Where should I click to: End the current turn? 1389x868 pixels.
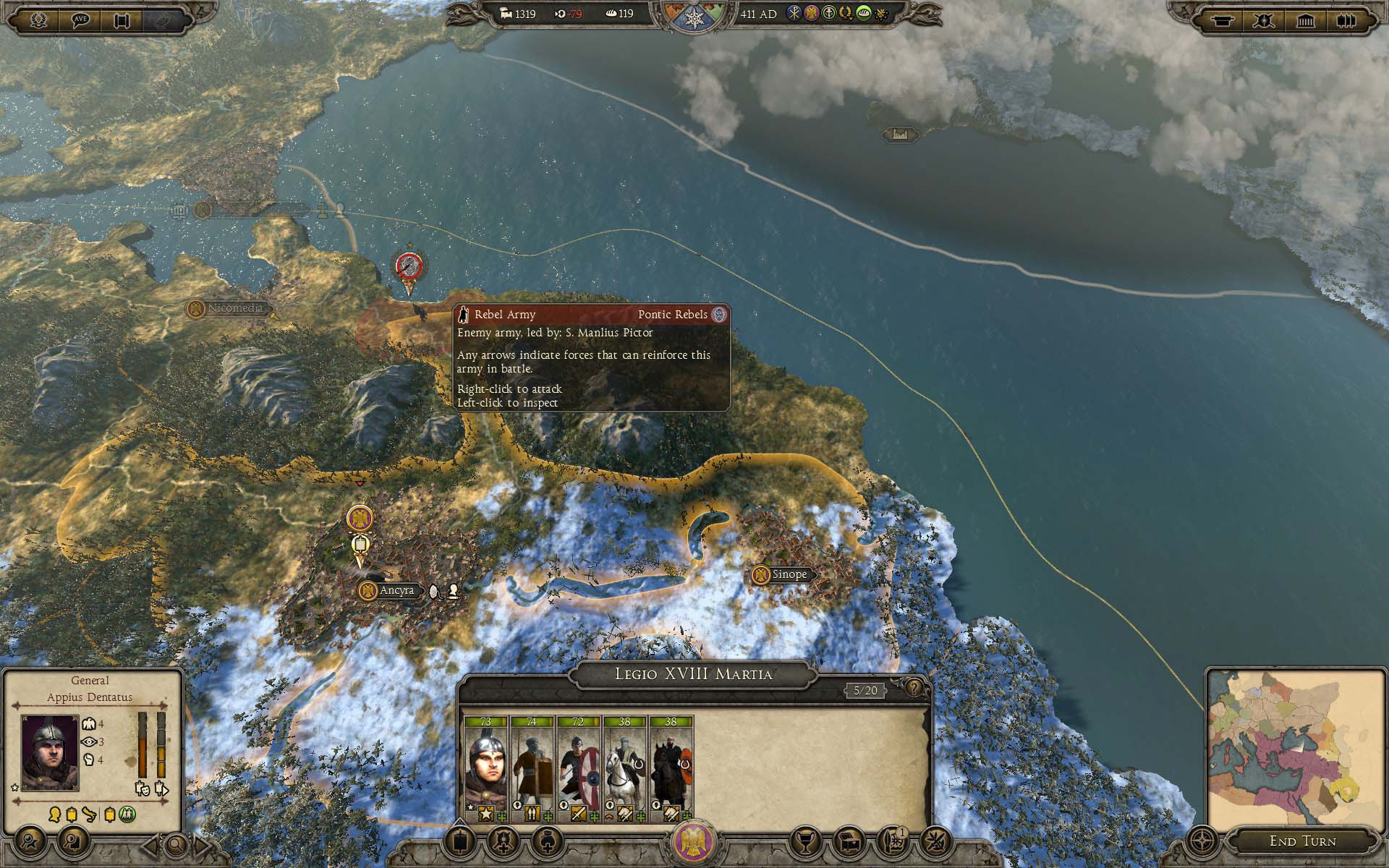pos(1302,841)
